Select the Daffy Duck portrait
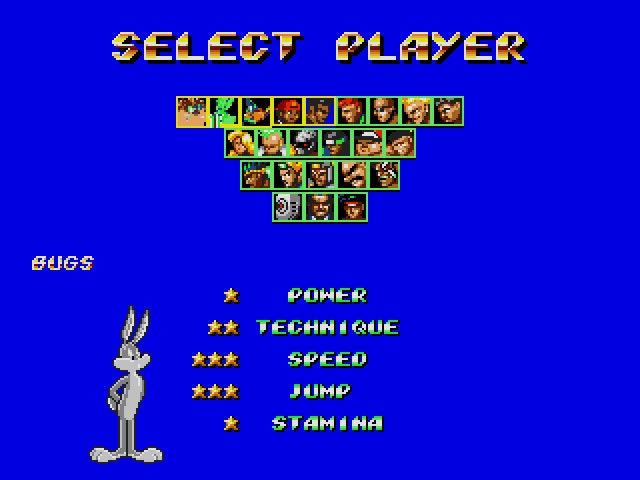The image size is (640, 480). click(x=256, y=111)
